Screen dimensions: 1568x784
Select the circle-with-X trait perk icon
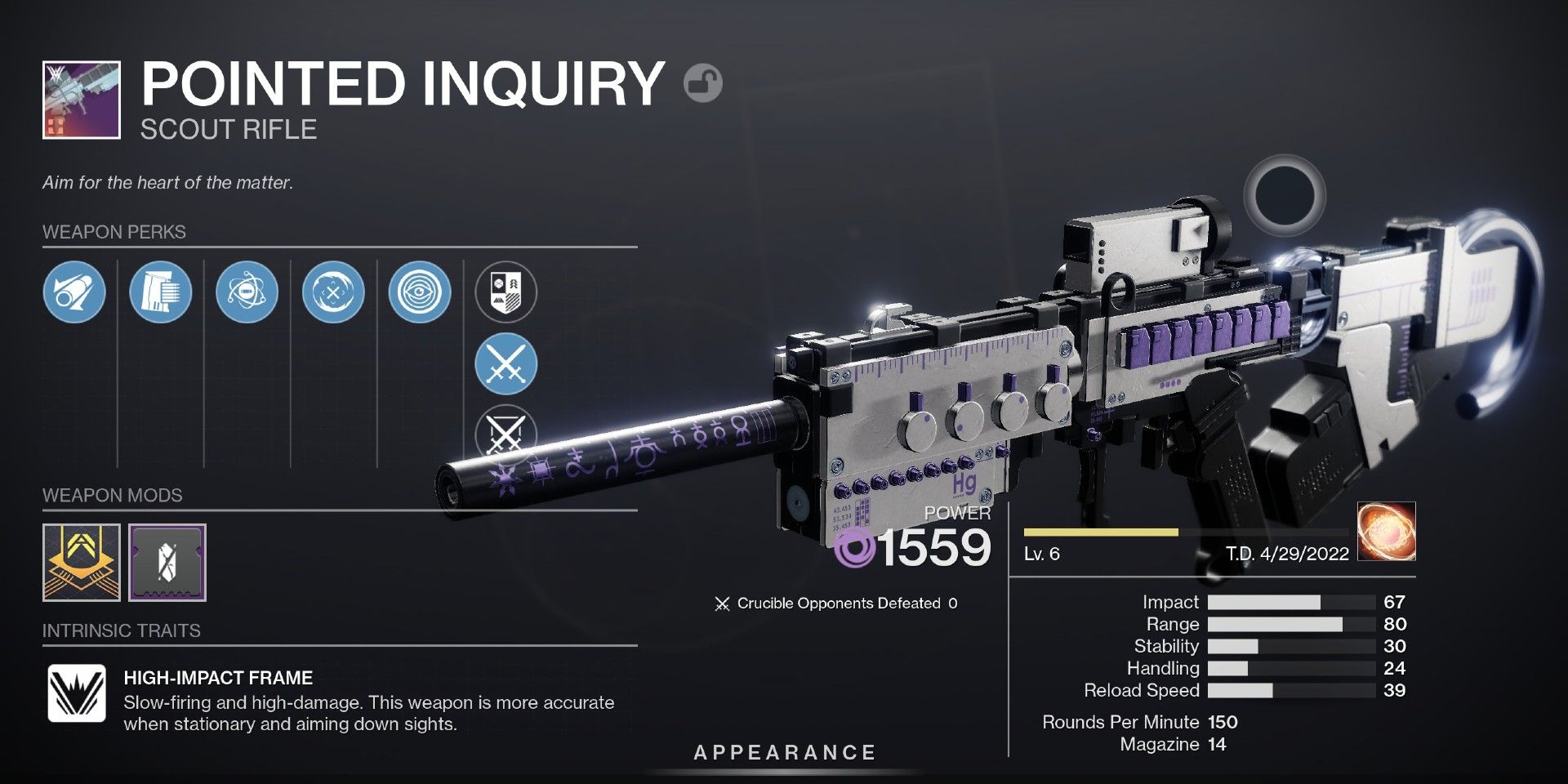point(334,292)
